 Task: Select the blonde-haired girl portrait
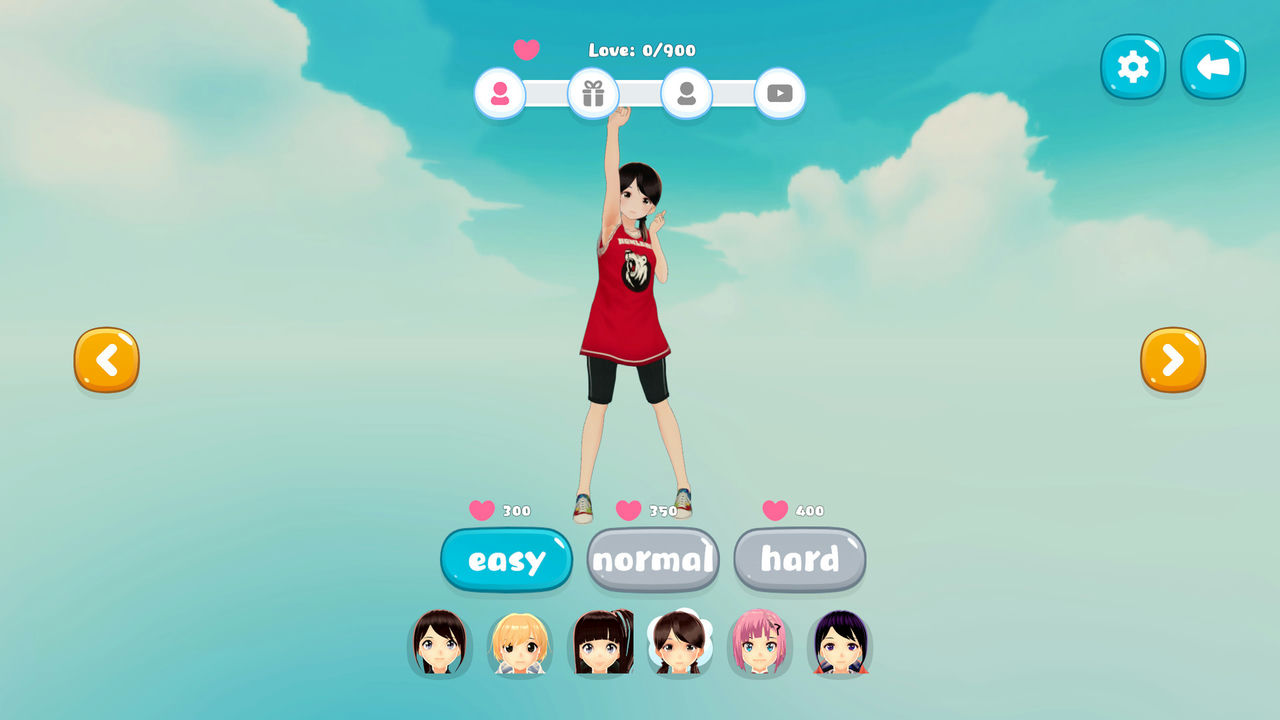click(519, 643)
